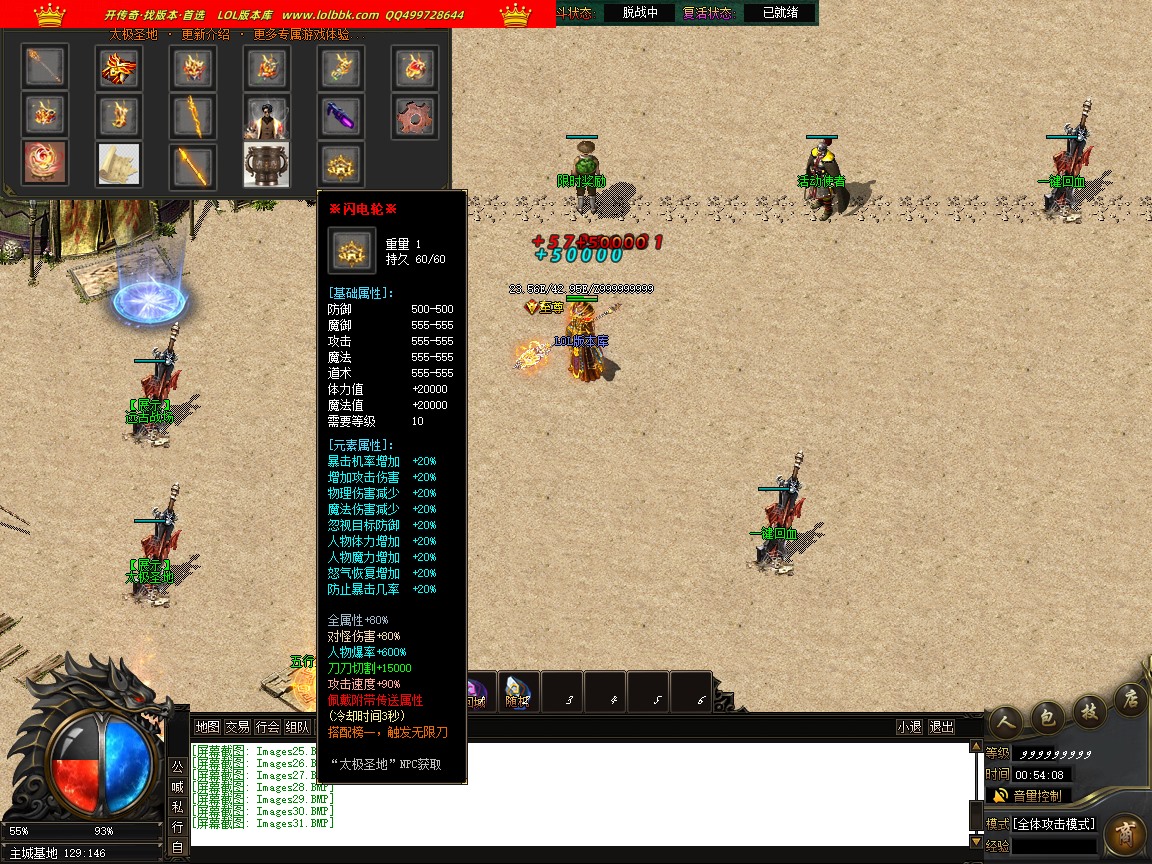Screen dimensions: 1152x864
Task: Open the 技 skills panel
Action: (1088, 708)
